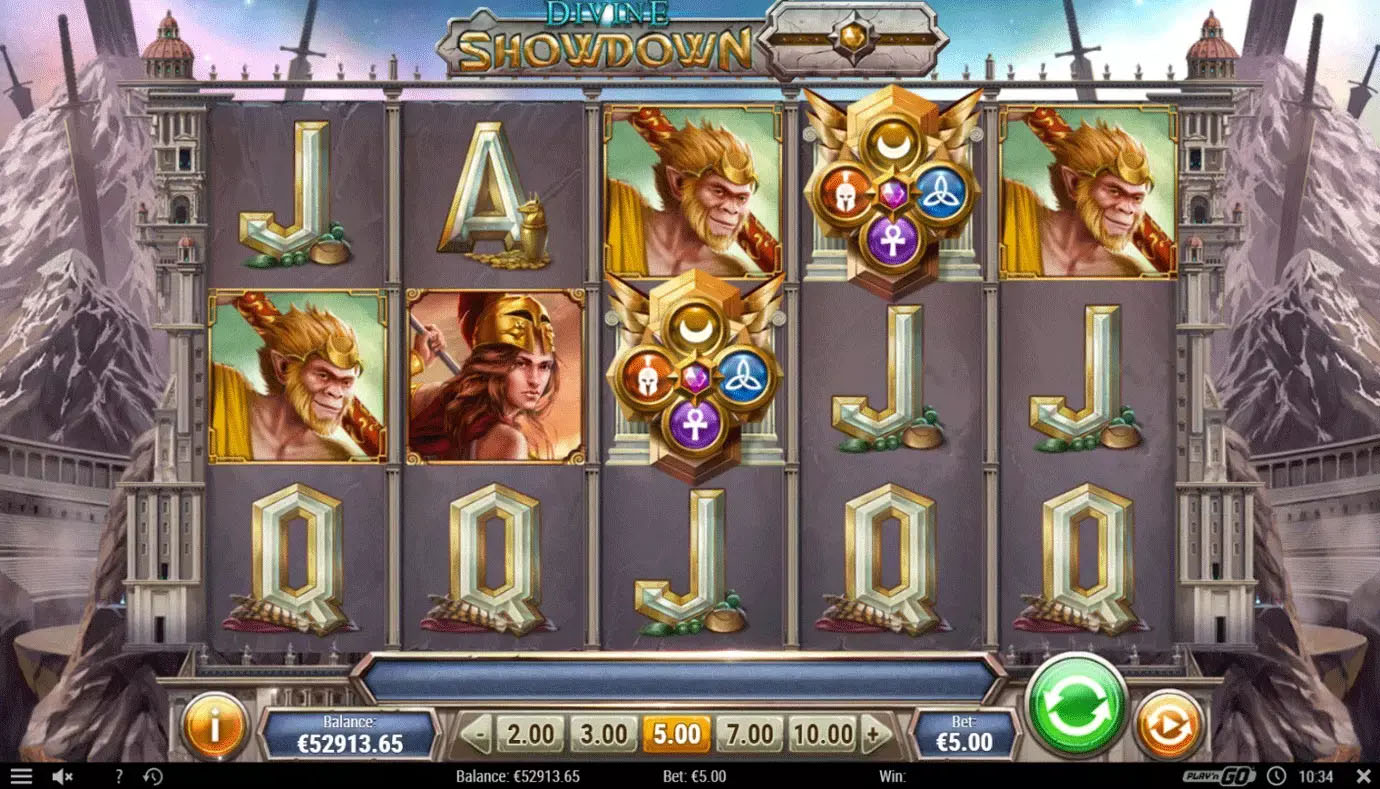Close the game with the X
Viewport: 1380px width, 789px height.
pos(1362,776)
